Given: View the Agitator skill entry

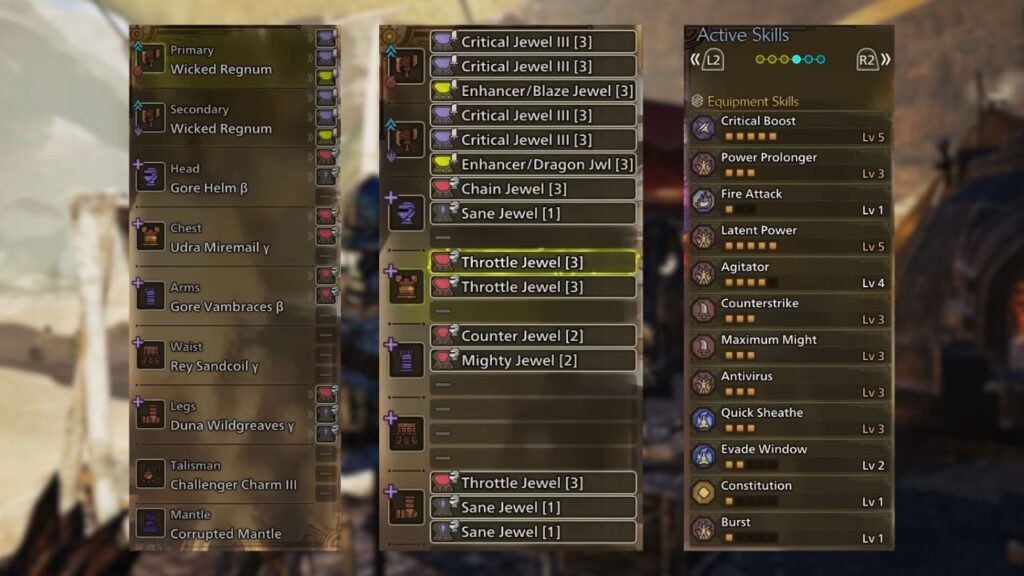Looking at the screenshot, I should point(789,274).
